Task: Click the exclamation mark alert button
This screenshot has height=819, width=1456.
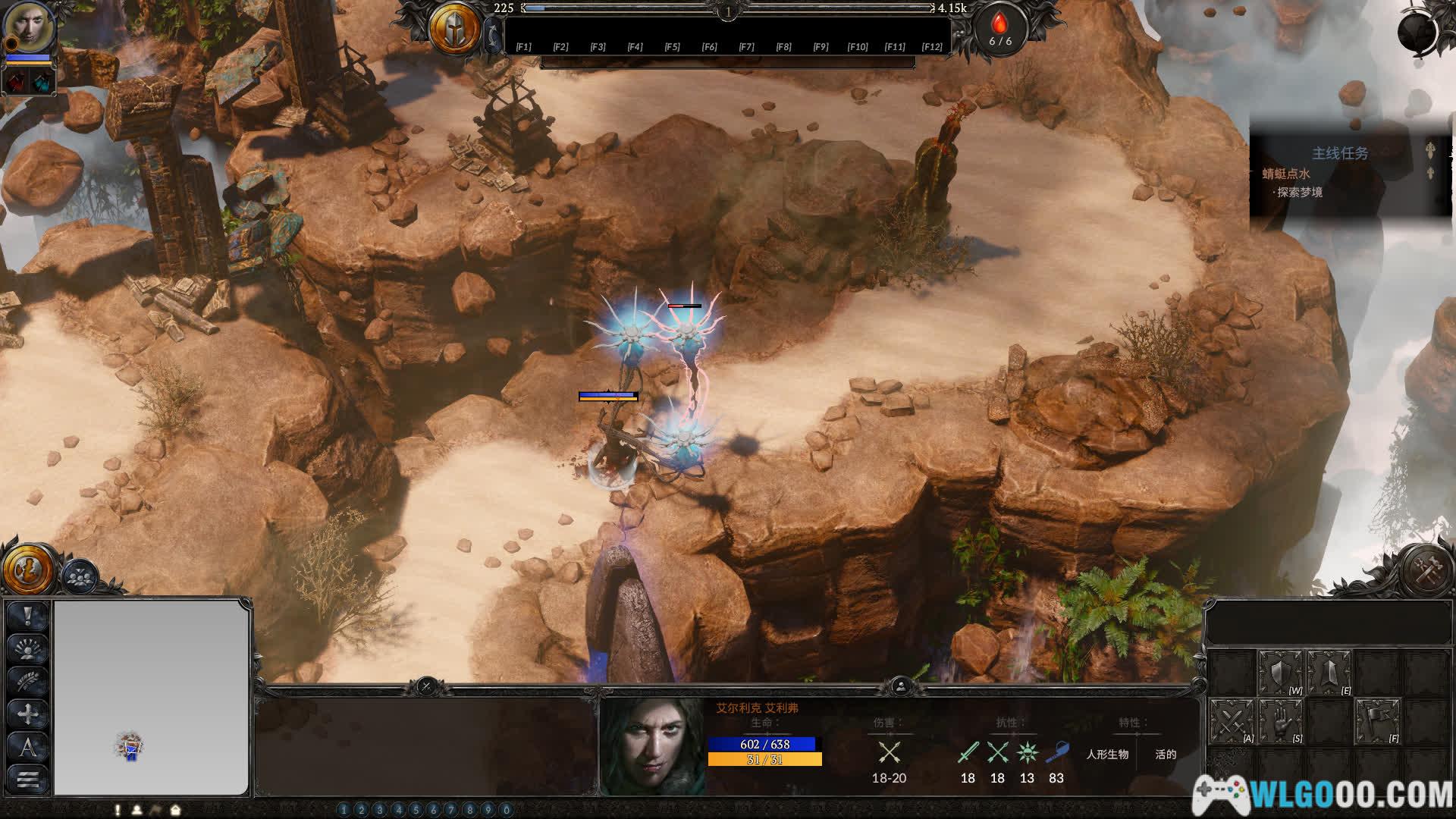Action: [28, 615]
